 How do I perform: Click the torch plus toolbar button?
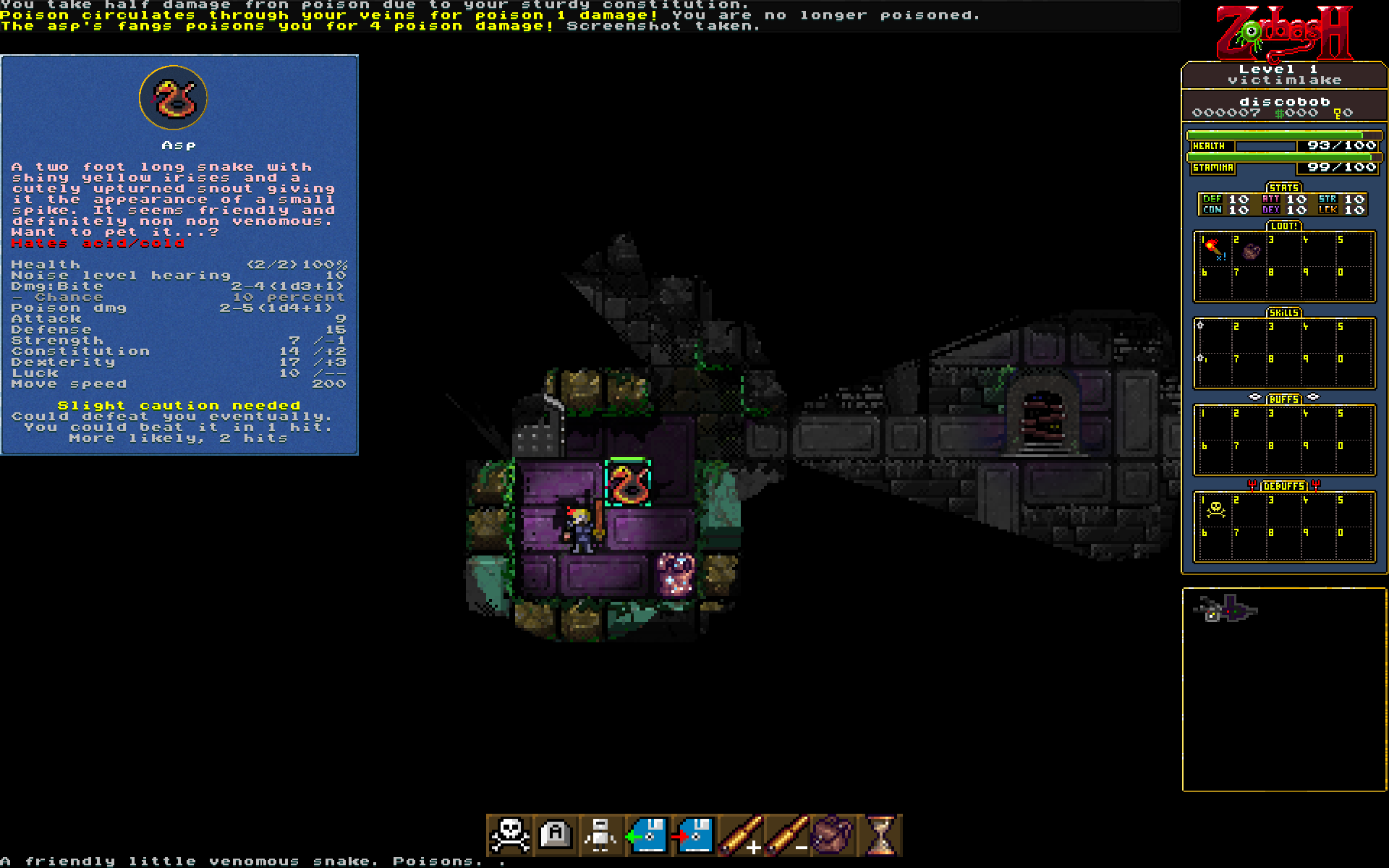pos(740,835)
